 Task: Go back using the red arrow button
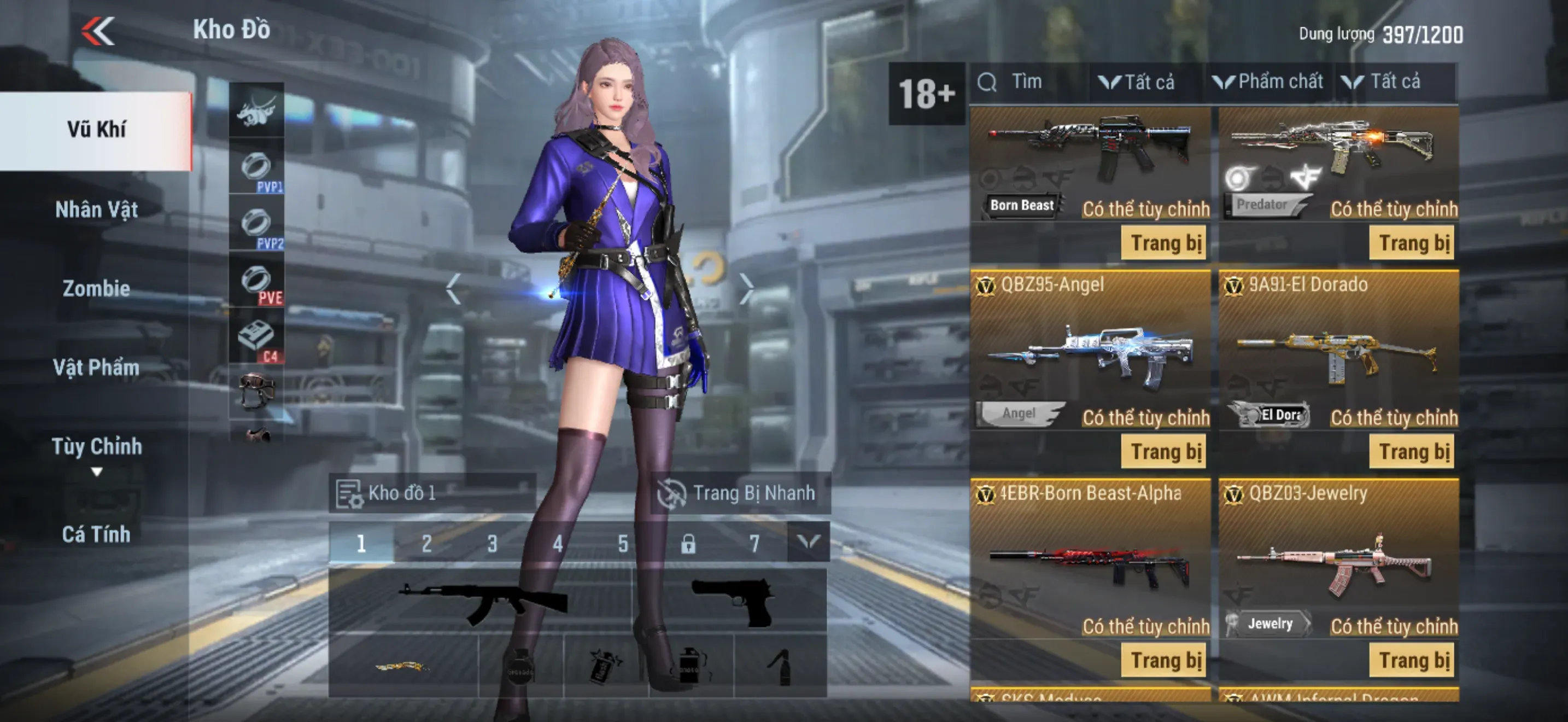(98, 31)
